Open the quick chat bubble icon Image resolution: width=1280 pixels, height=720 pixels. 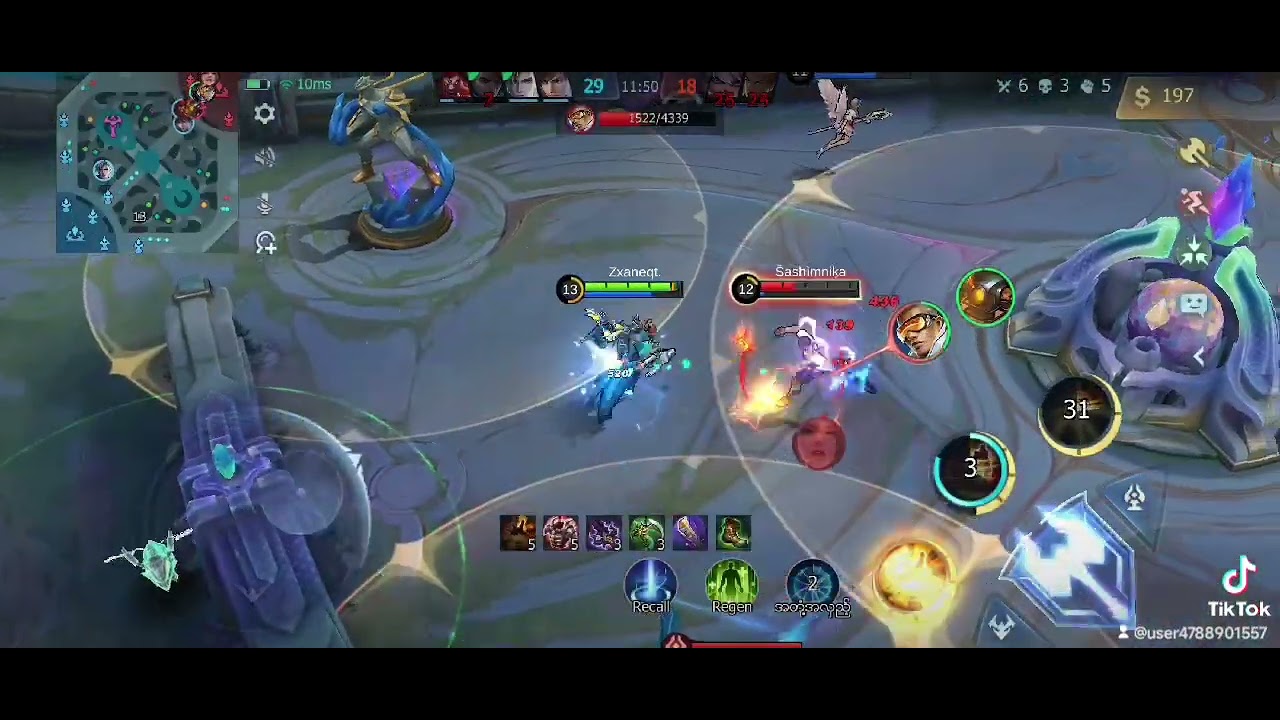click(x=1195, y=304)
